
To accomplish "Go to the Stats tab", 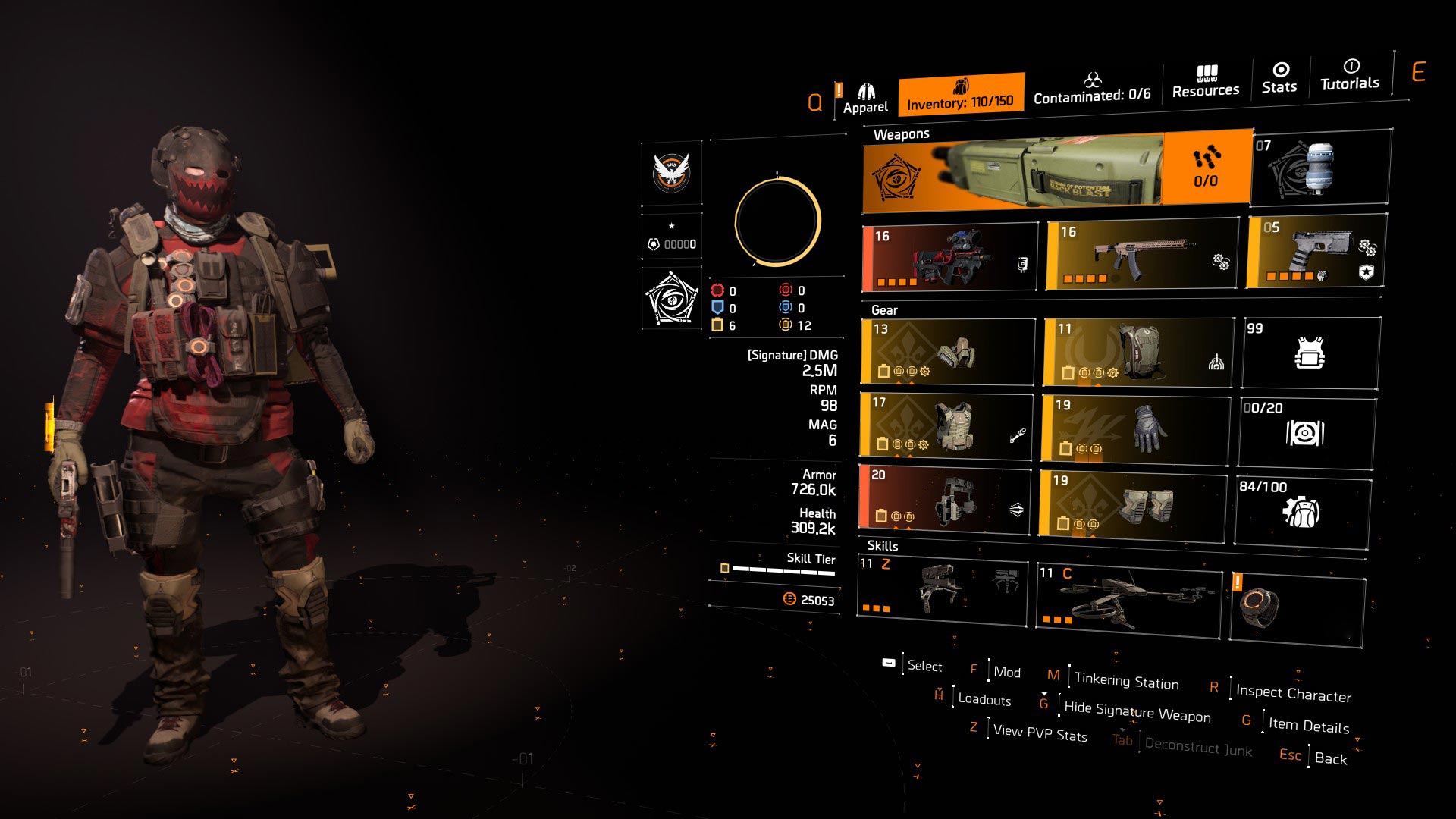I will (x=1279, y=78).
